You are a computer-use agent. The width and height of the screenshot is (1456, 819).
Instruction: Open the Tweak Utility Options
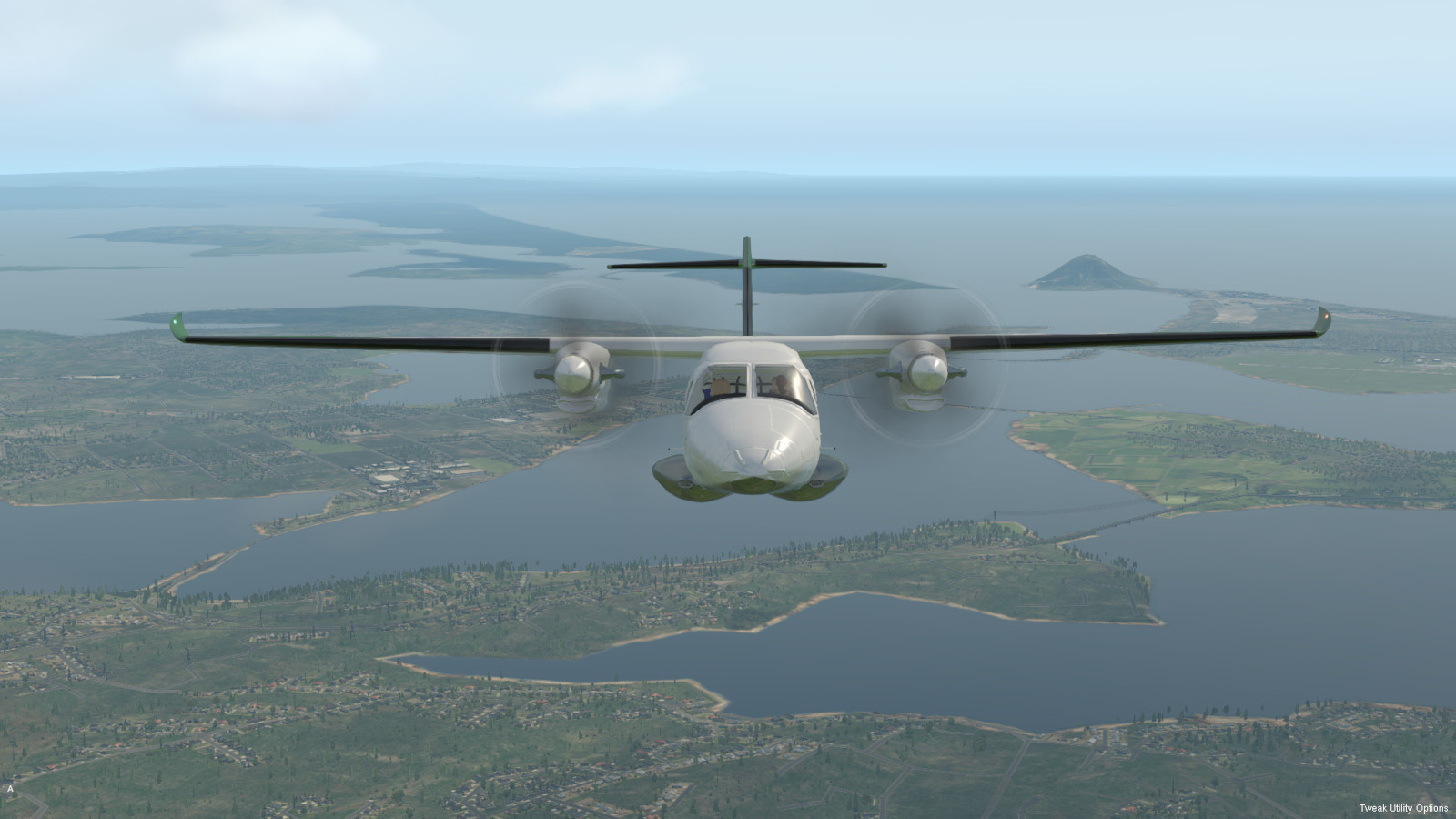point(1403,808)
